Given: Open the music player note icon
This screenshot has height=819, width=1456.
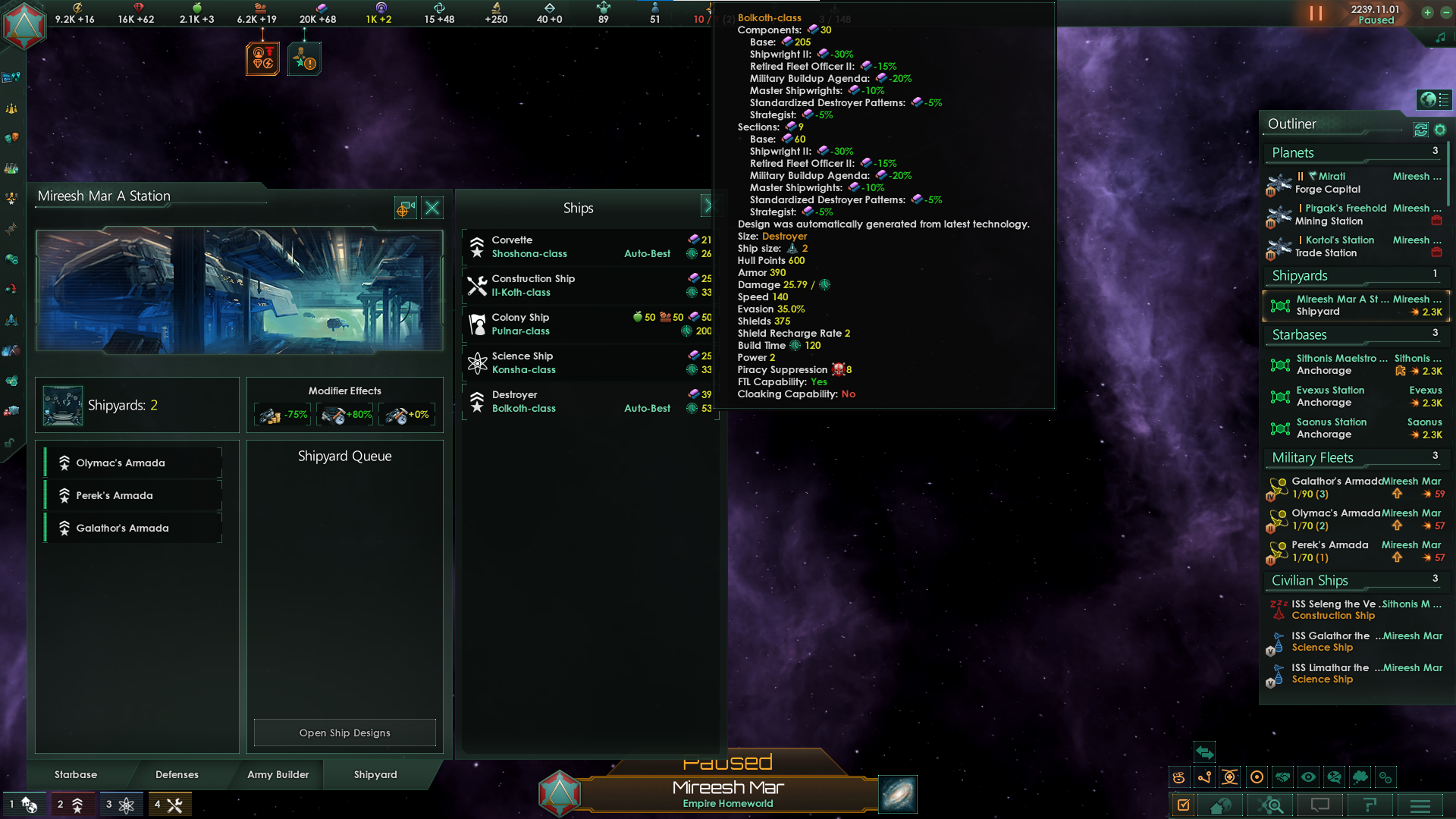Looking at the screenshot, I should coord(1442,36).
